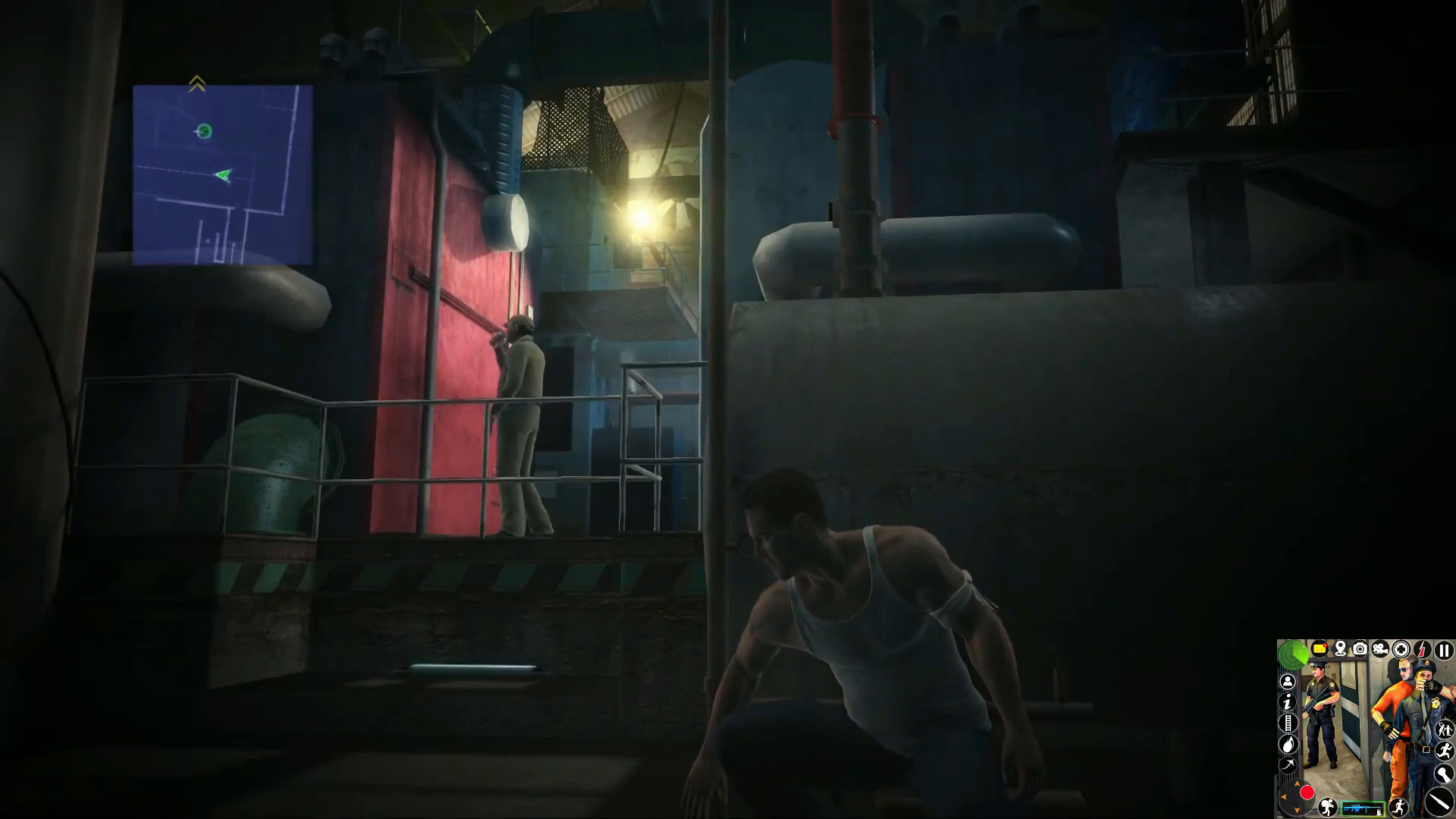Pause the game with the pause icon
This screenshot has width=1456, height=819.
[1444, 650]
